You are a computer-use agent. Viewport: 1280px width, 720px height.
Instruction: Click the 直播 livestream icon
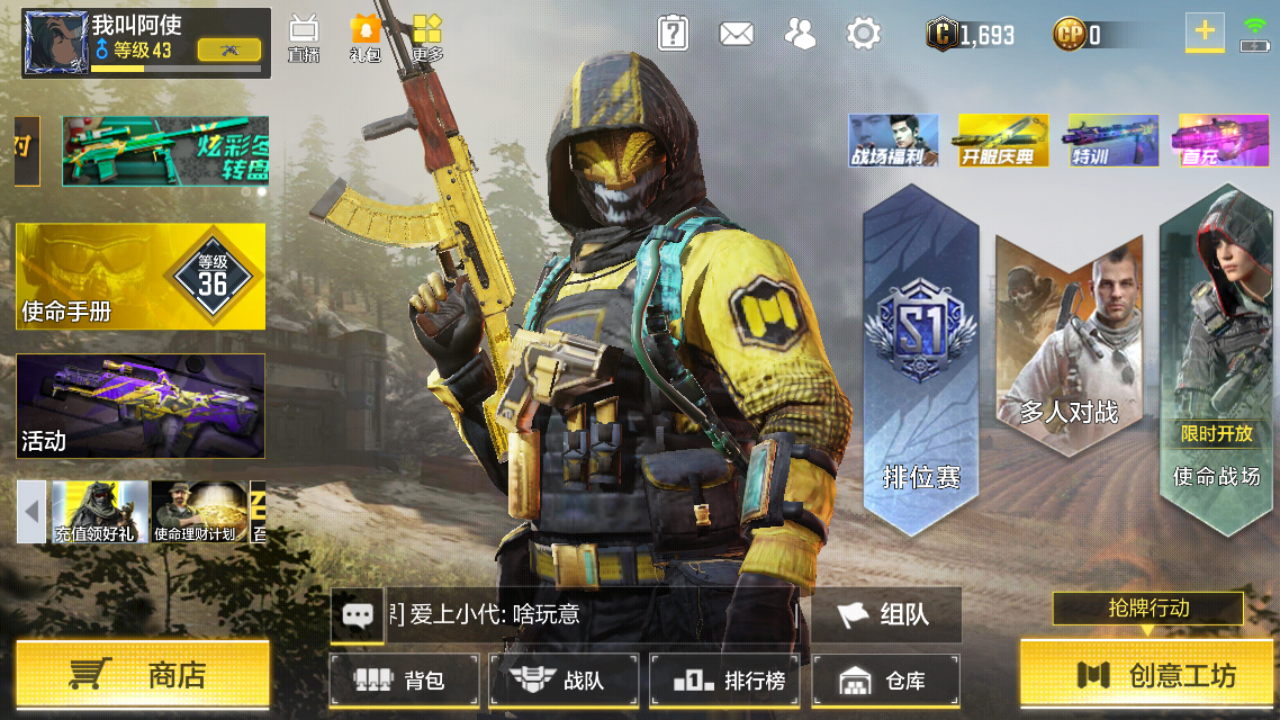coord(302,30)
